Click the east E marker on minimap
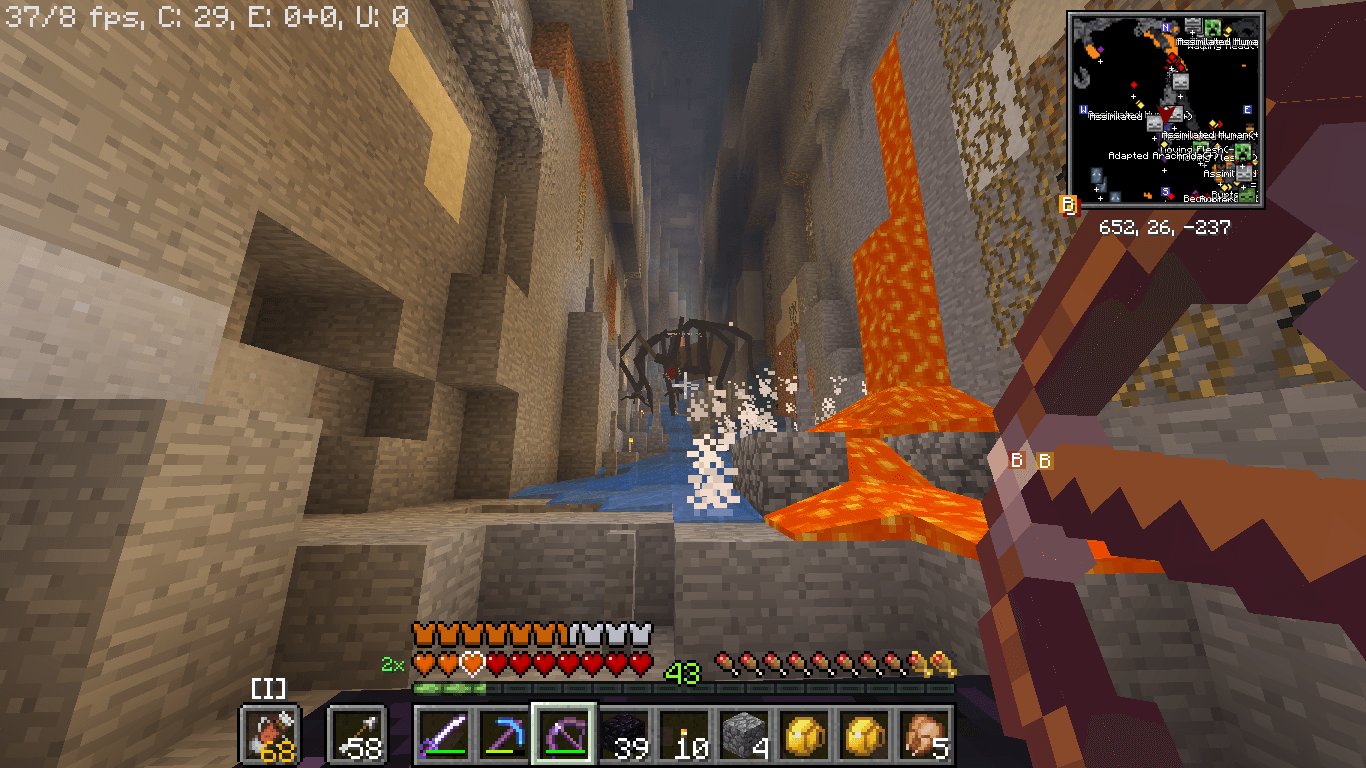 (1247, 109)
